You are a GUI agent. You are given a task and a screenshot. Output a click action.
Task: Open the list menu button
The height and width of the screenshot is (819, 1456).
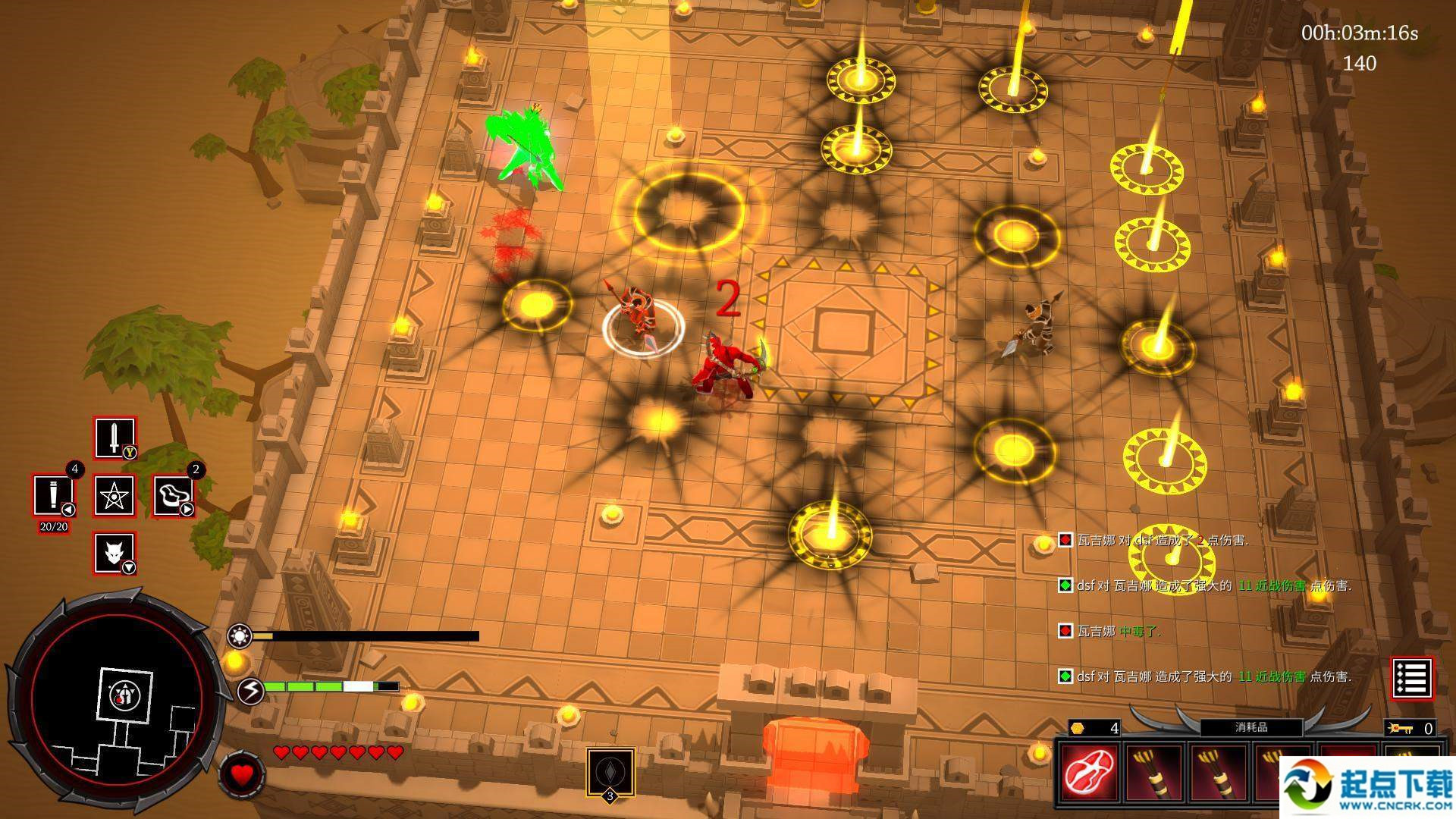pyautogui.click(x=1412, y=678)
